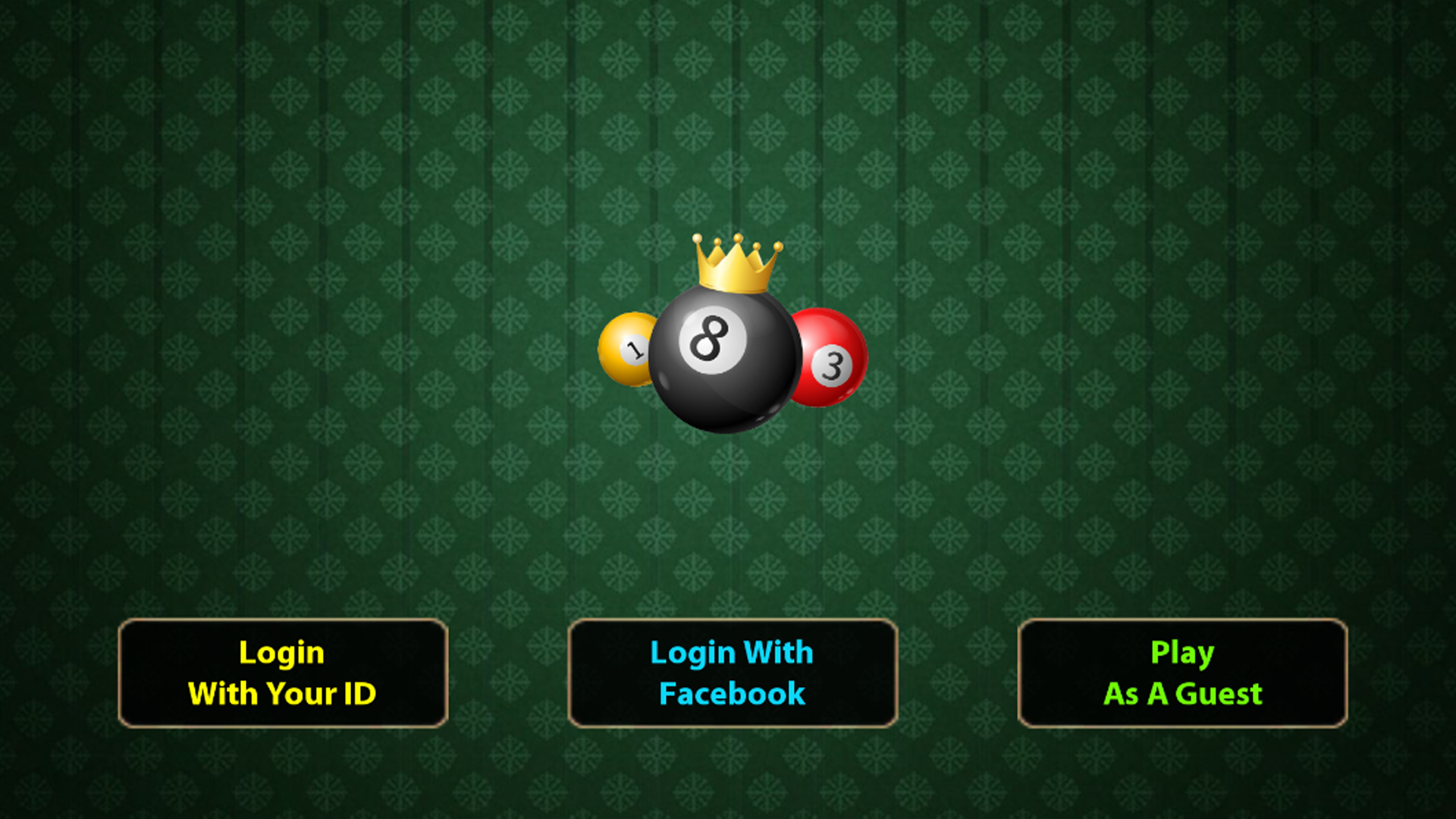Start with Play As A Guest

click(1182, 673)
